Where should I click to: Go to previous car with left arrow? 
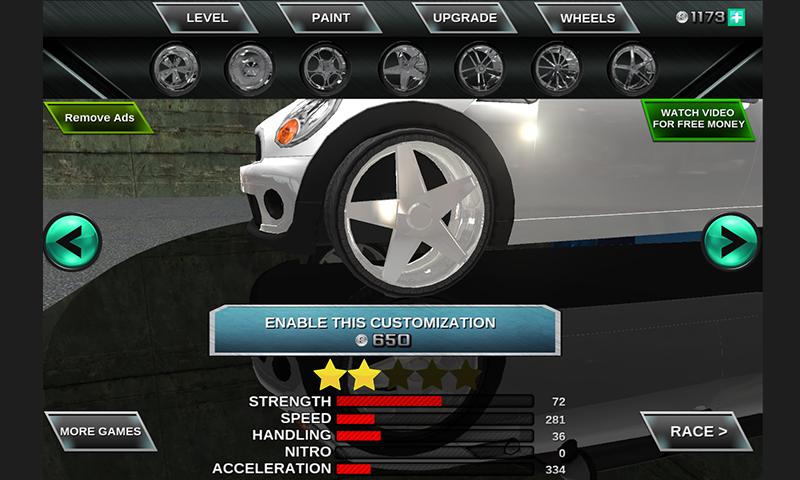72,242
